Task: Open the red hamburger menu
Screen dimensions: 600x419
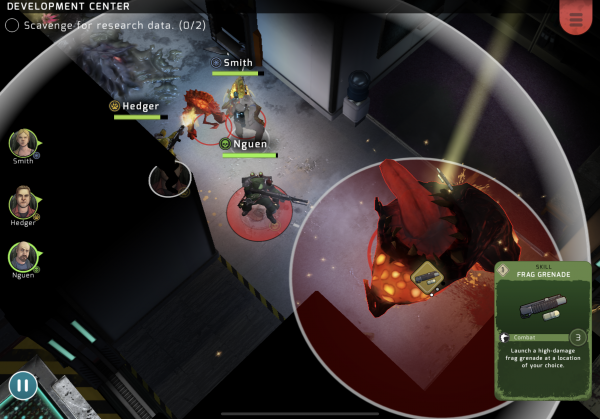Action: (575, 18)
